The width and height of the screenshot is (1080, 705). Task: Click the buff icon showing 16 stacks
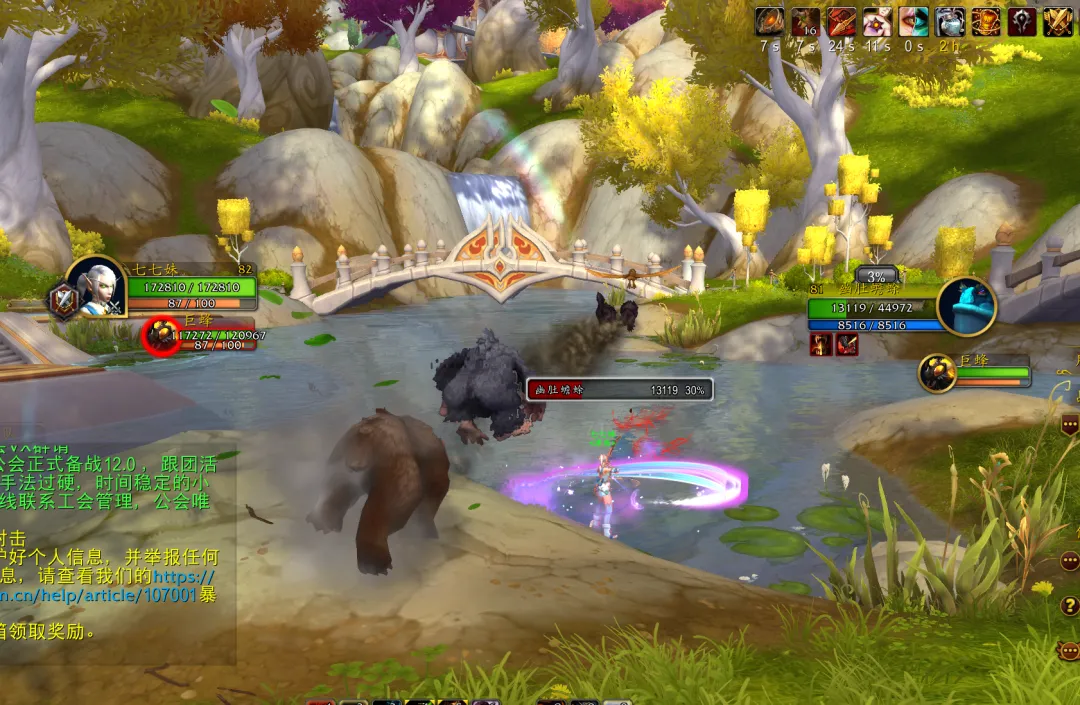coord(806,21)
